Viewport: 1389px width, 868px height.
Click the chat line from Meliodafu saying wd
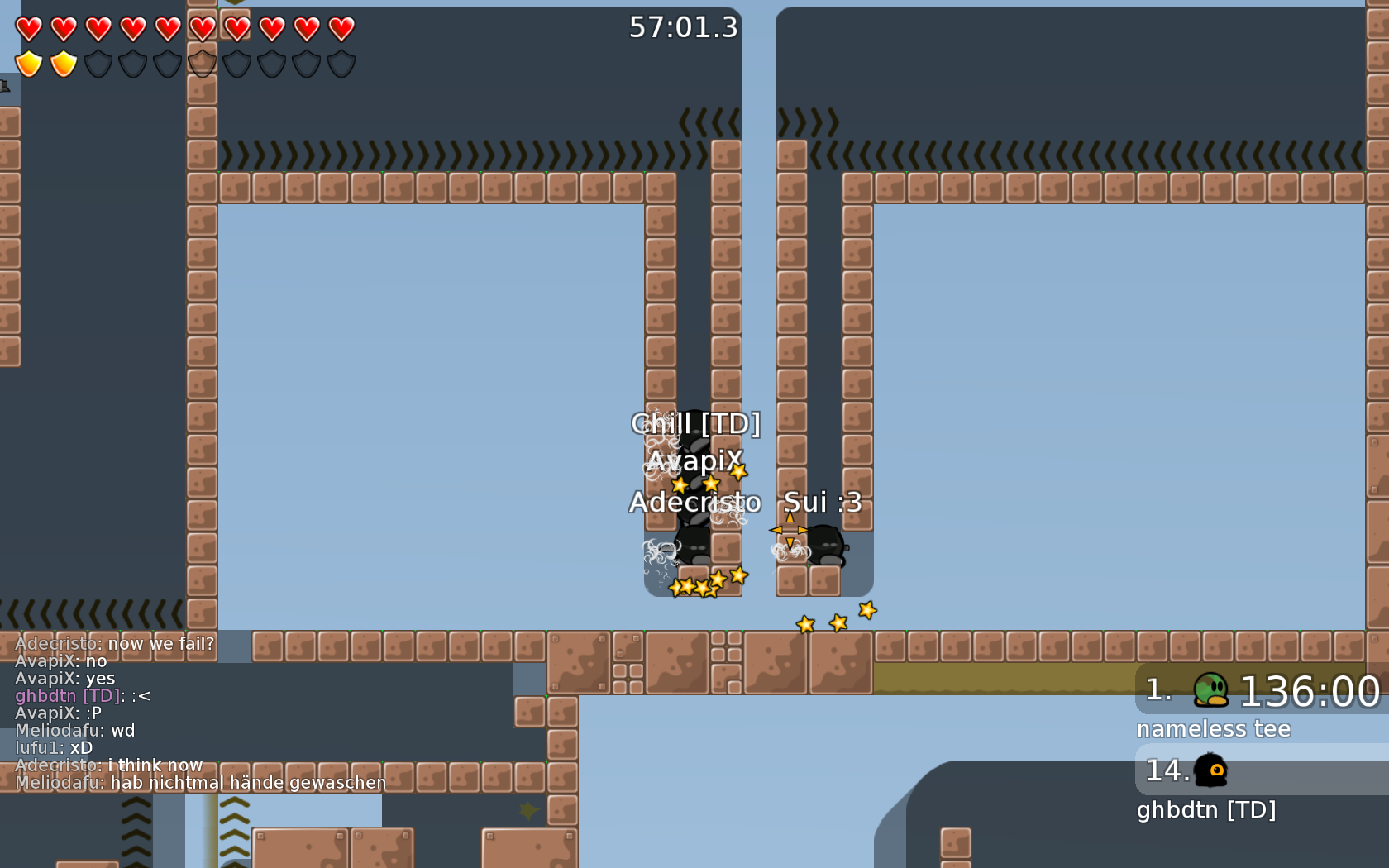pyautogui.click(x=74, y=731)
